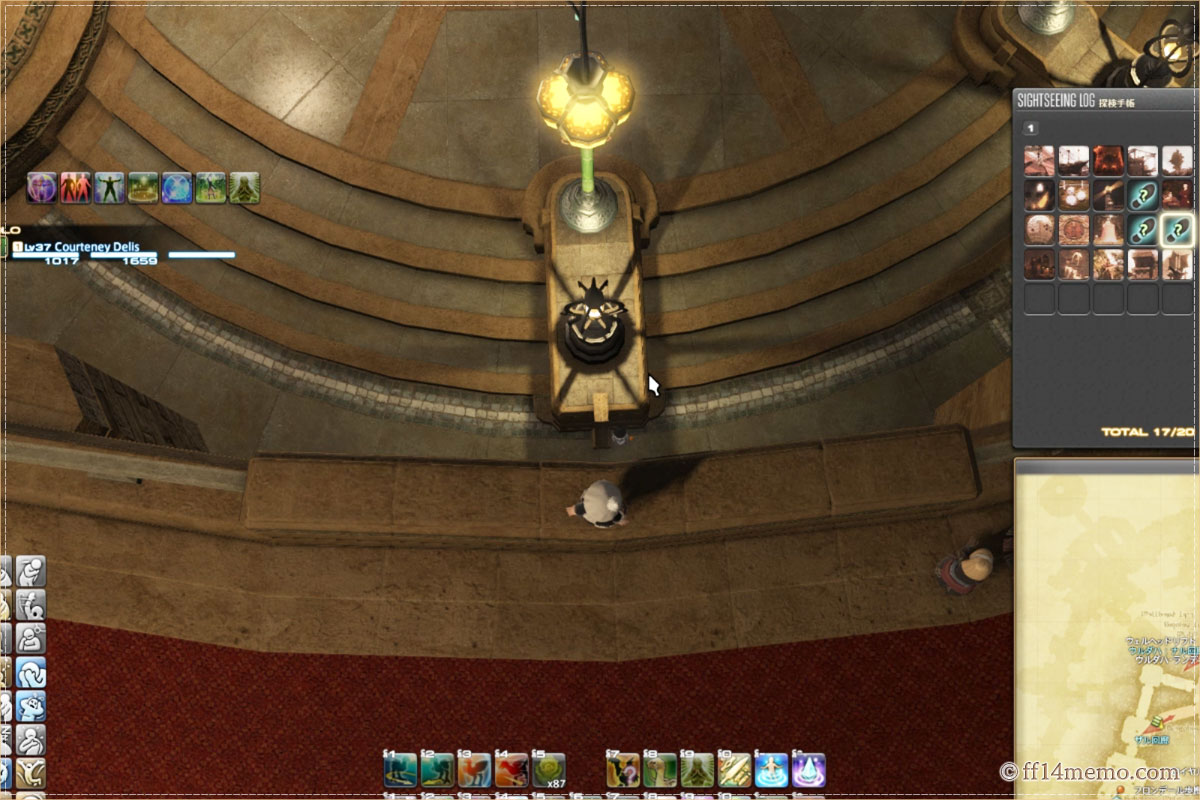Trigger the crystal icon hotbar action
Viewport: 1200px width, 800px height.
[809, 770]
